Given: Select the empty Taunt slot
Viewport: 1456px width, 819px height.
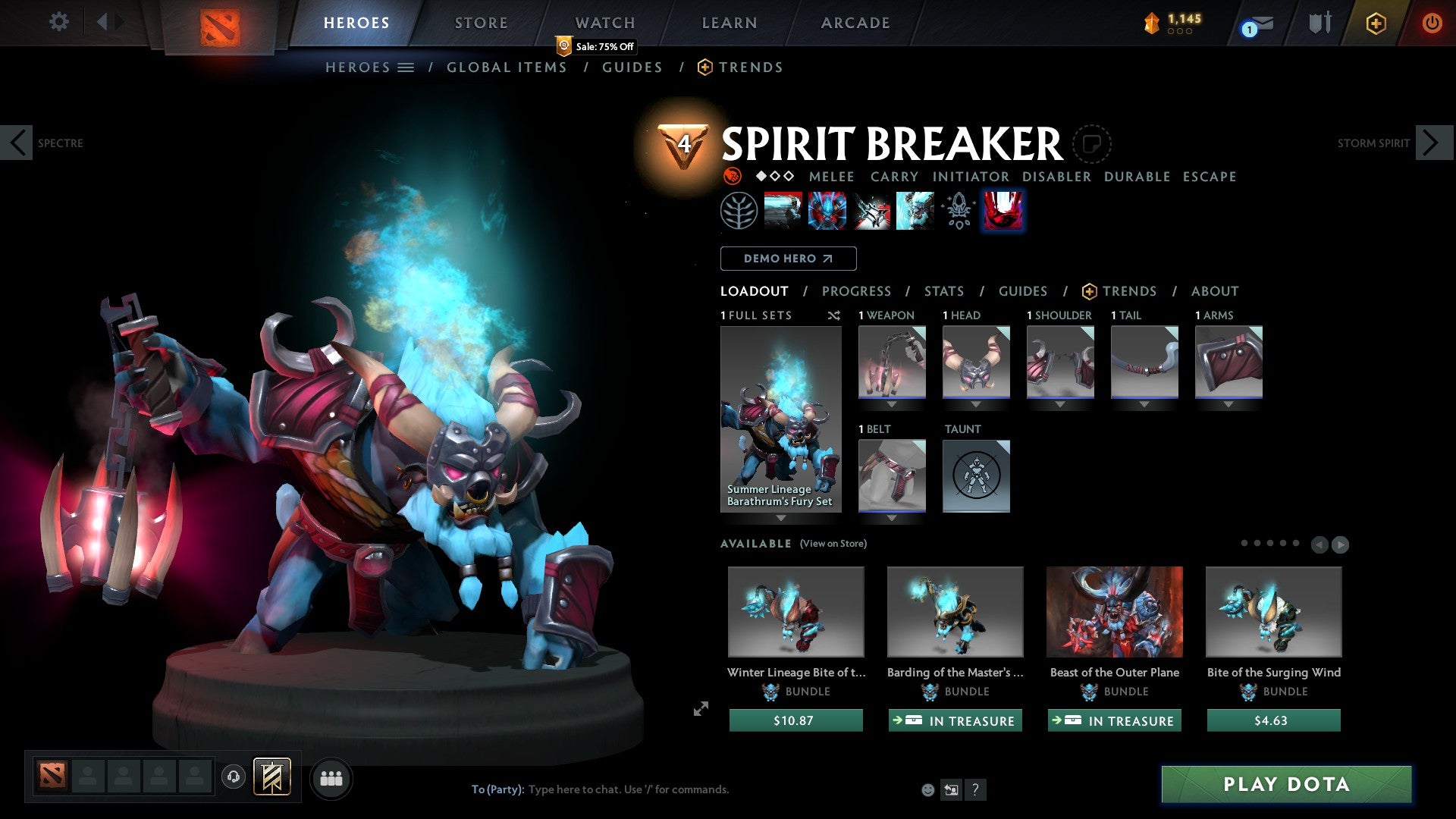Looking at the screenshot, I should 976,476.
